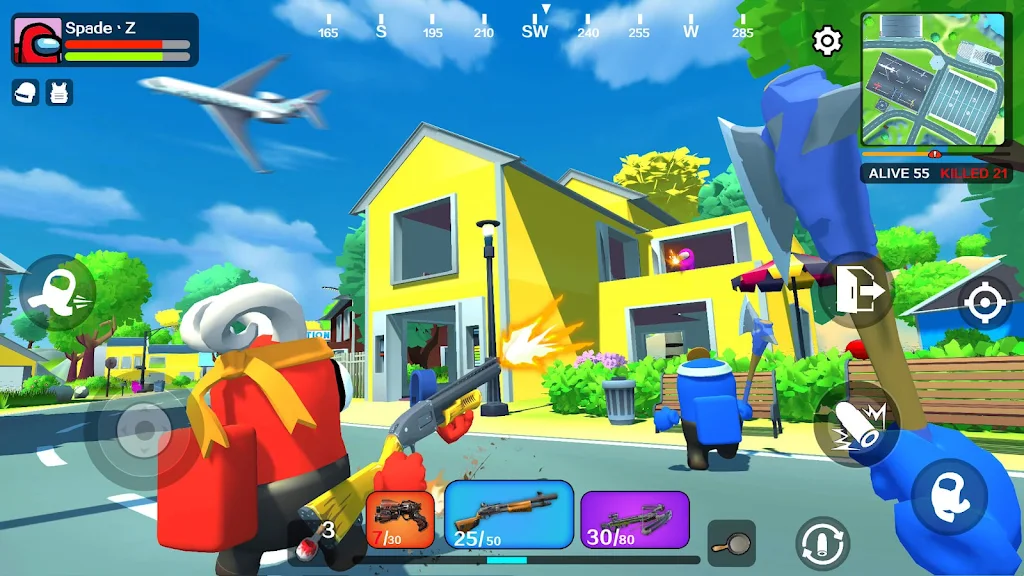Tap the exit door button

[857, 291]
